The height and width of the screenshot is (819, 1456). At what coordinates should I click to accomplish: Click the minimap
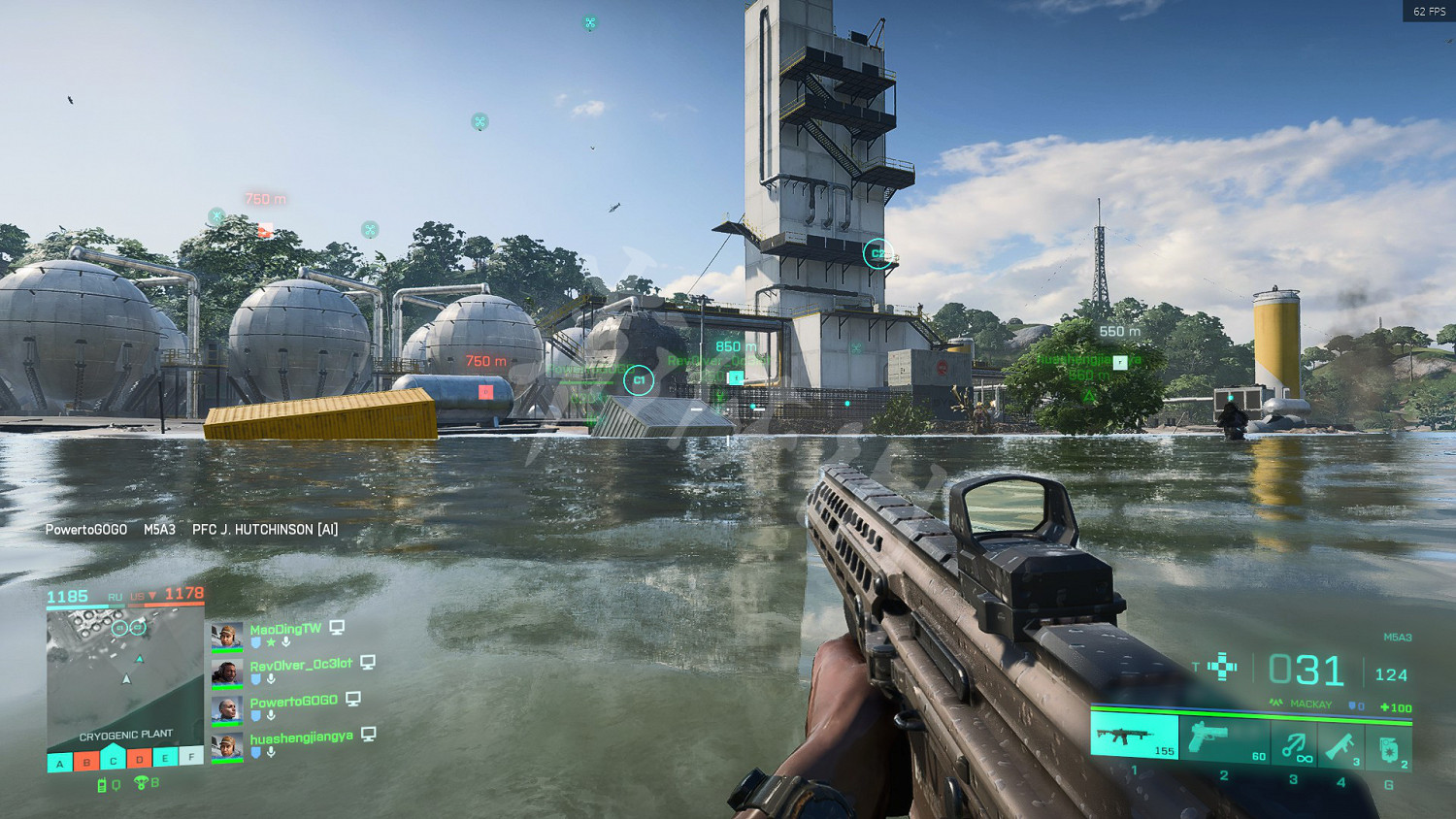click(125, 672)
